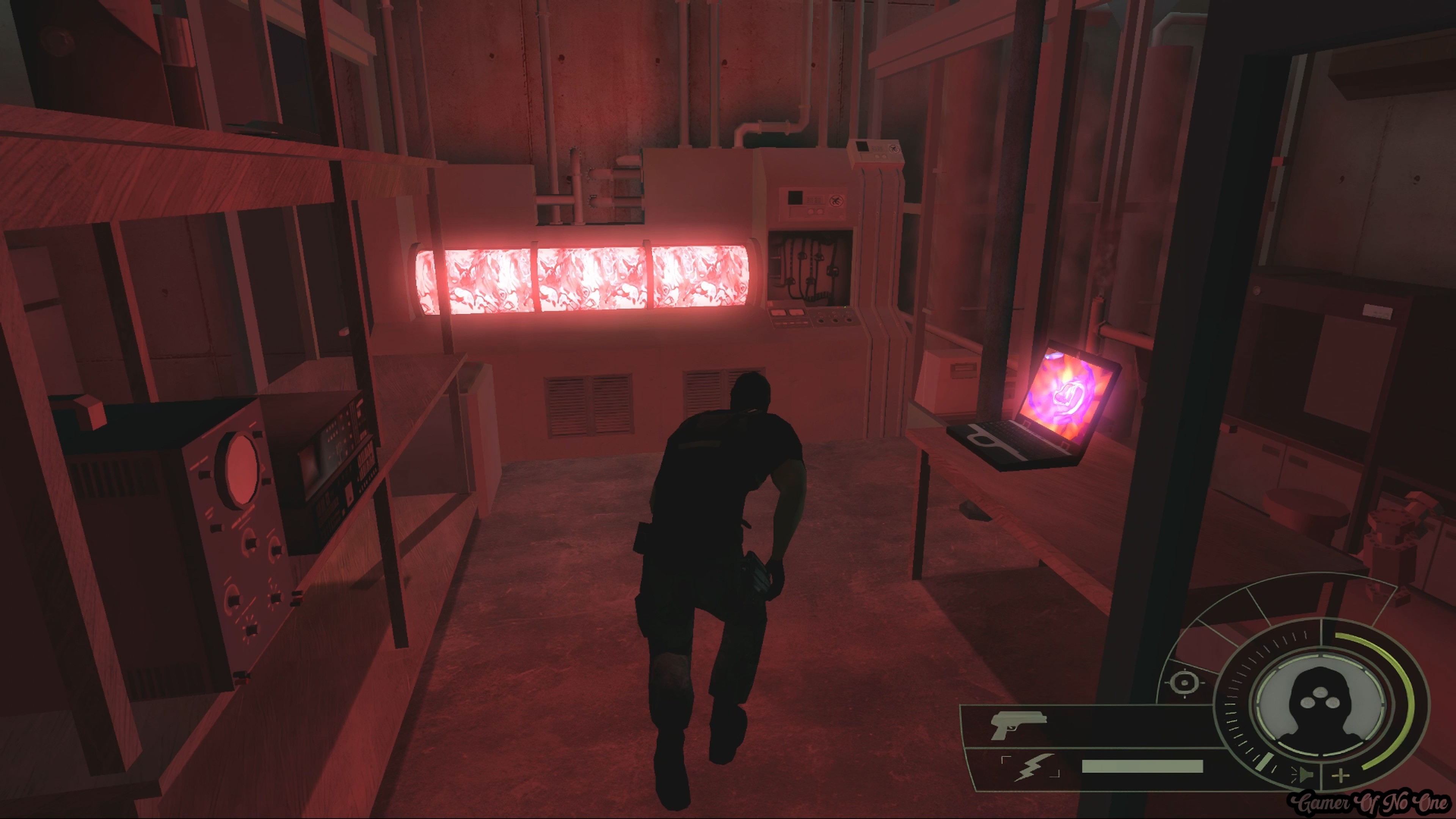Click the masked agent goggles portrait

pos(1319,705)
